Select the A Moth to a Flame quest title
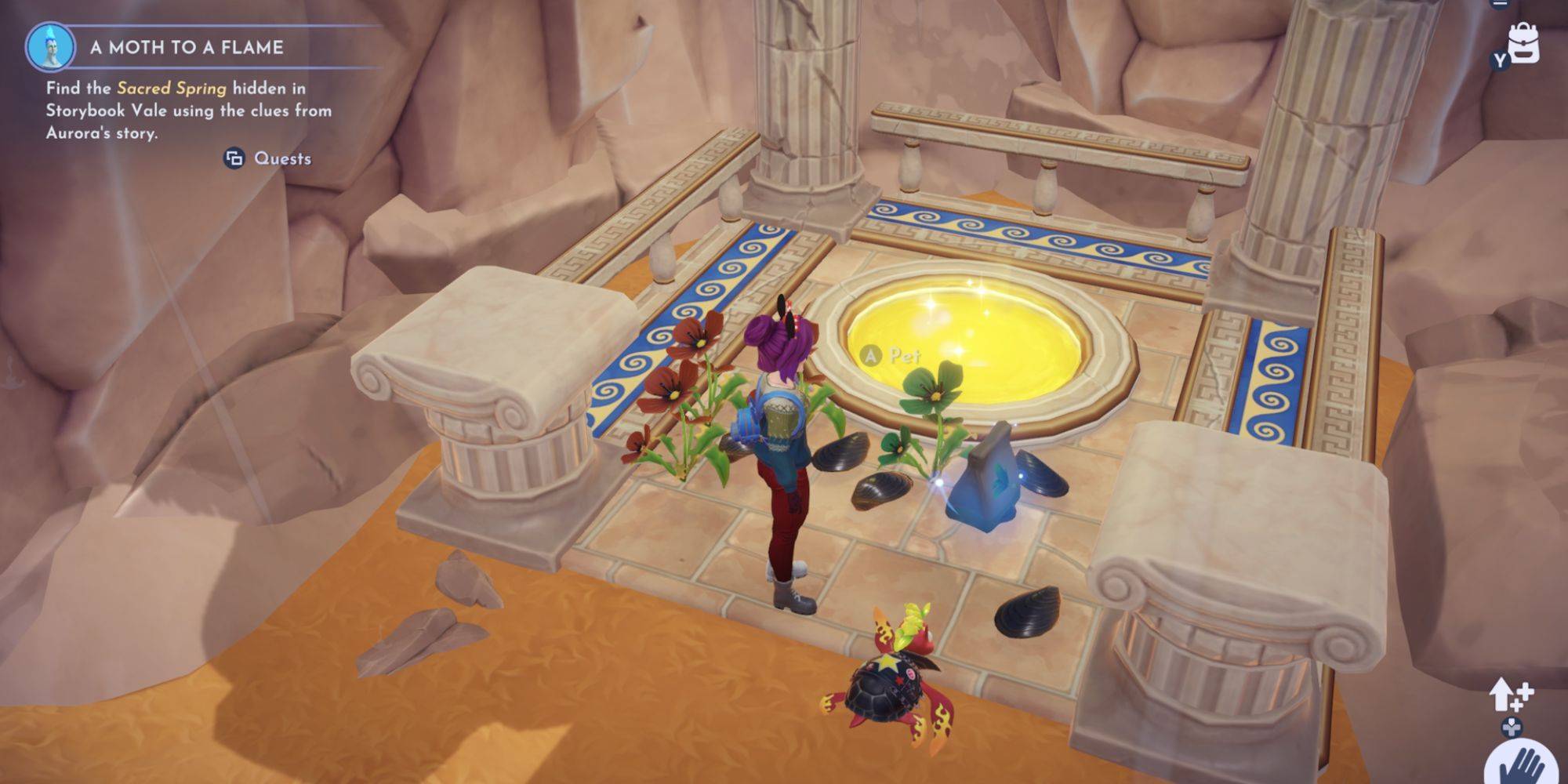The image size is (1568, 784). tap(187, 47)
